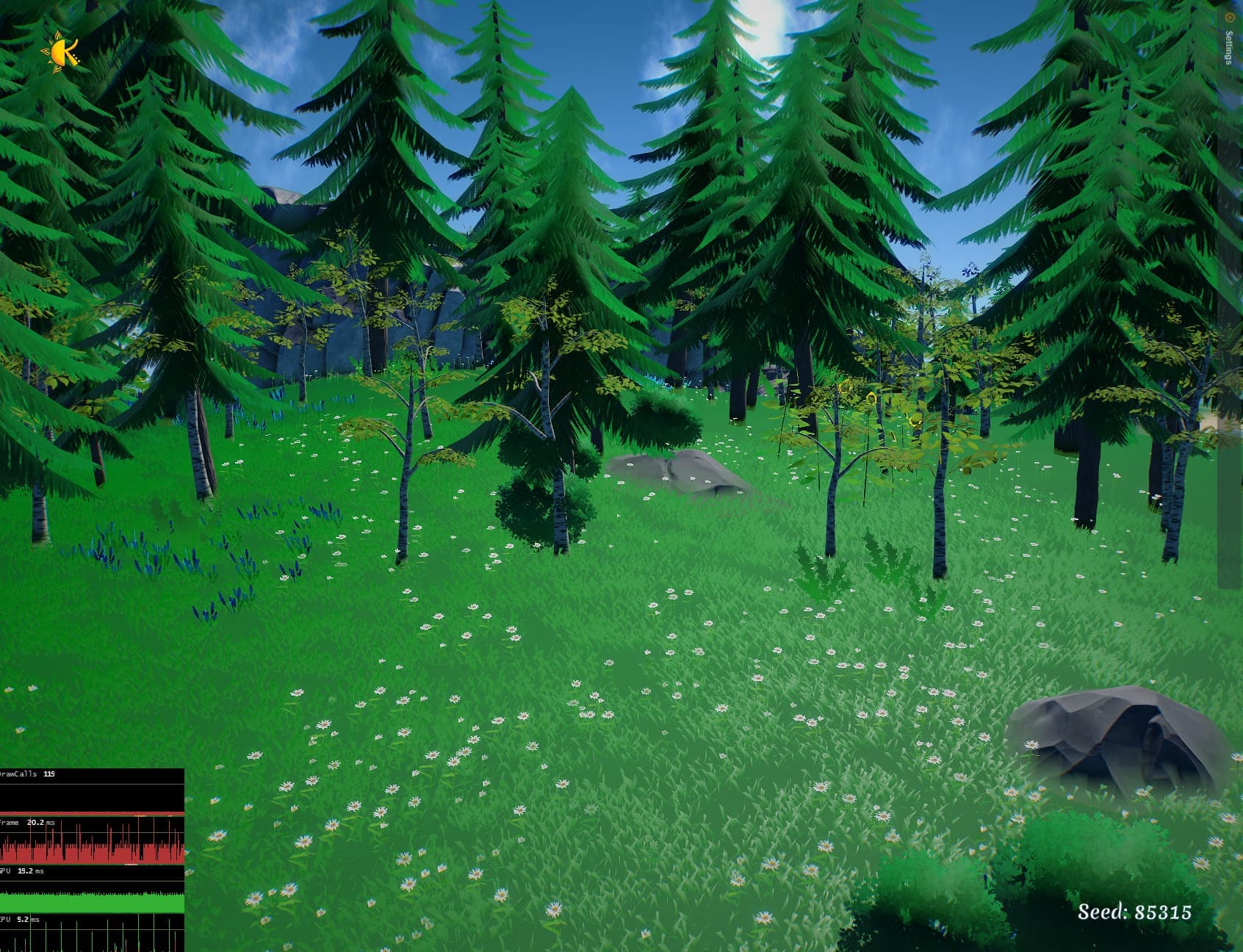Click the performance stats graph panel
The width and height of the screenshot is (1243, 952).
pos(92,859)
